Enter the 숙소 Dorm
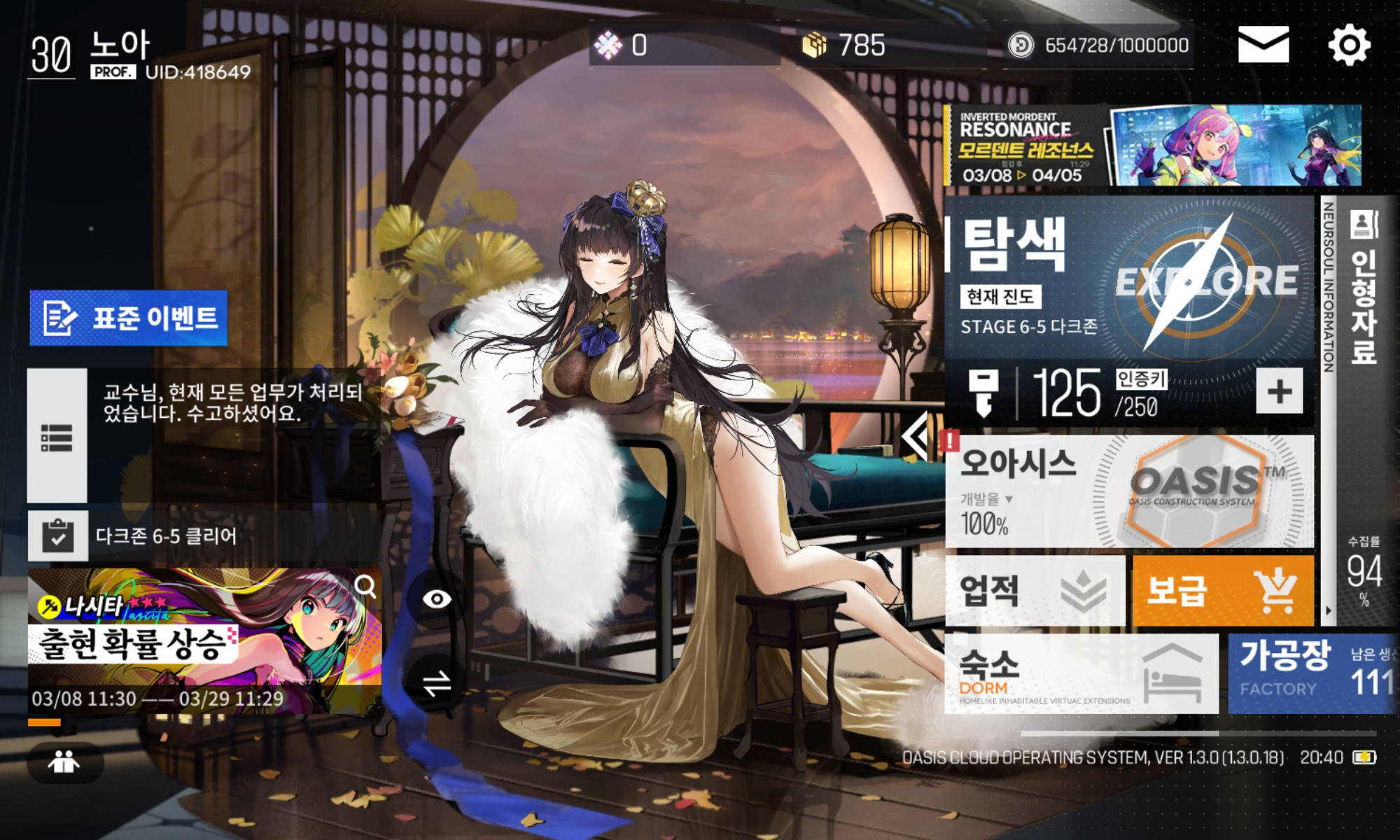 click(x=1081, y=673)
